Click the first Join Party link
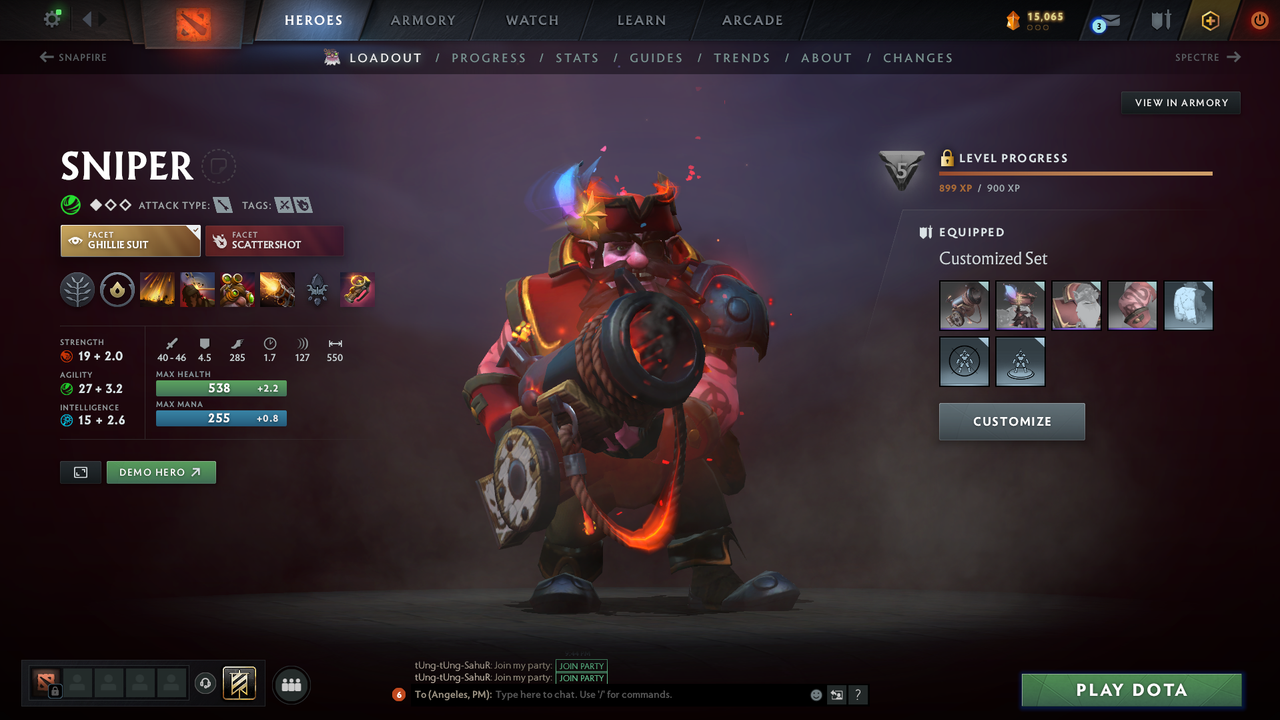1280x720 pixels. point(581,666)
